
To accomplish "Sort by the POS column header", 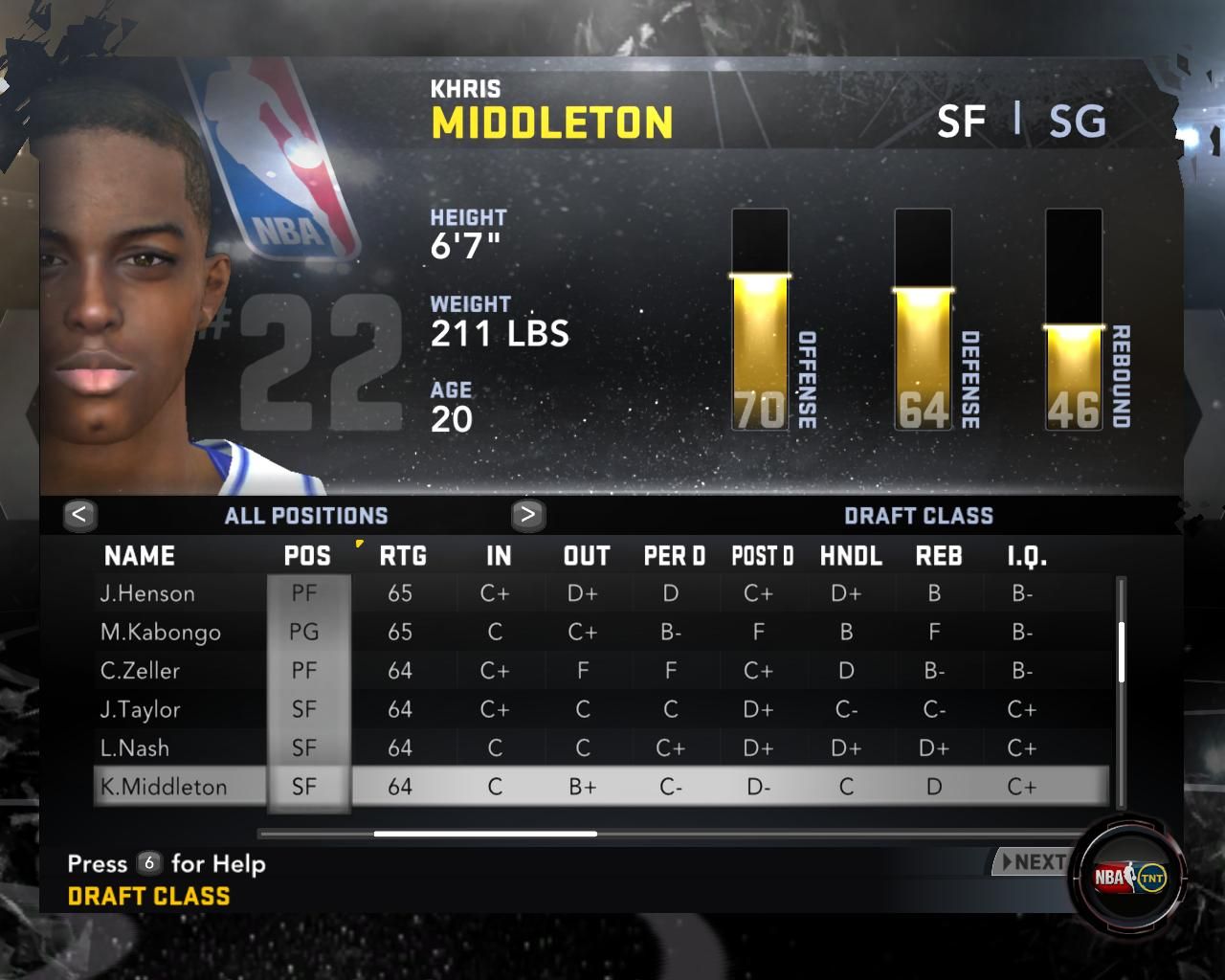I will [x=307, y=556].
